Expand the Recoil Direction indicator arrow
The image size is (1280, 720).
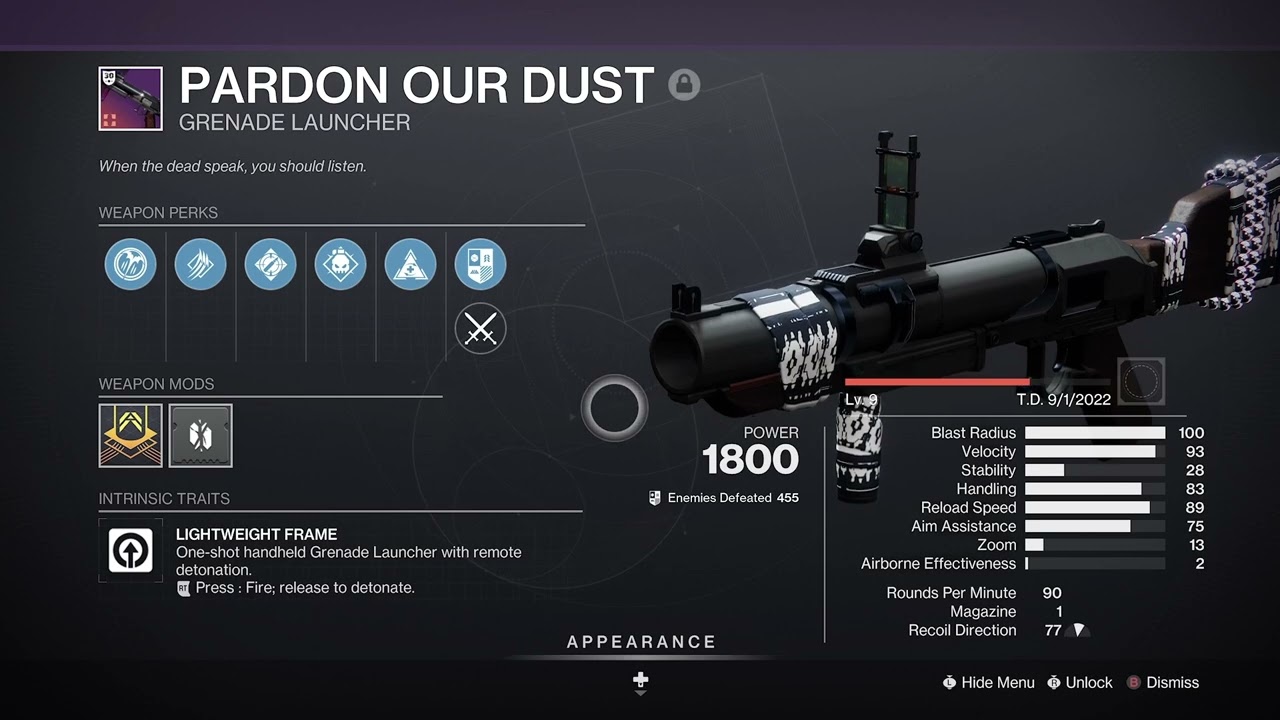[1077, 630]
